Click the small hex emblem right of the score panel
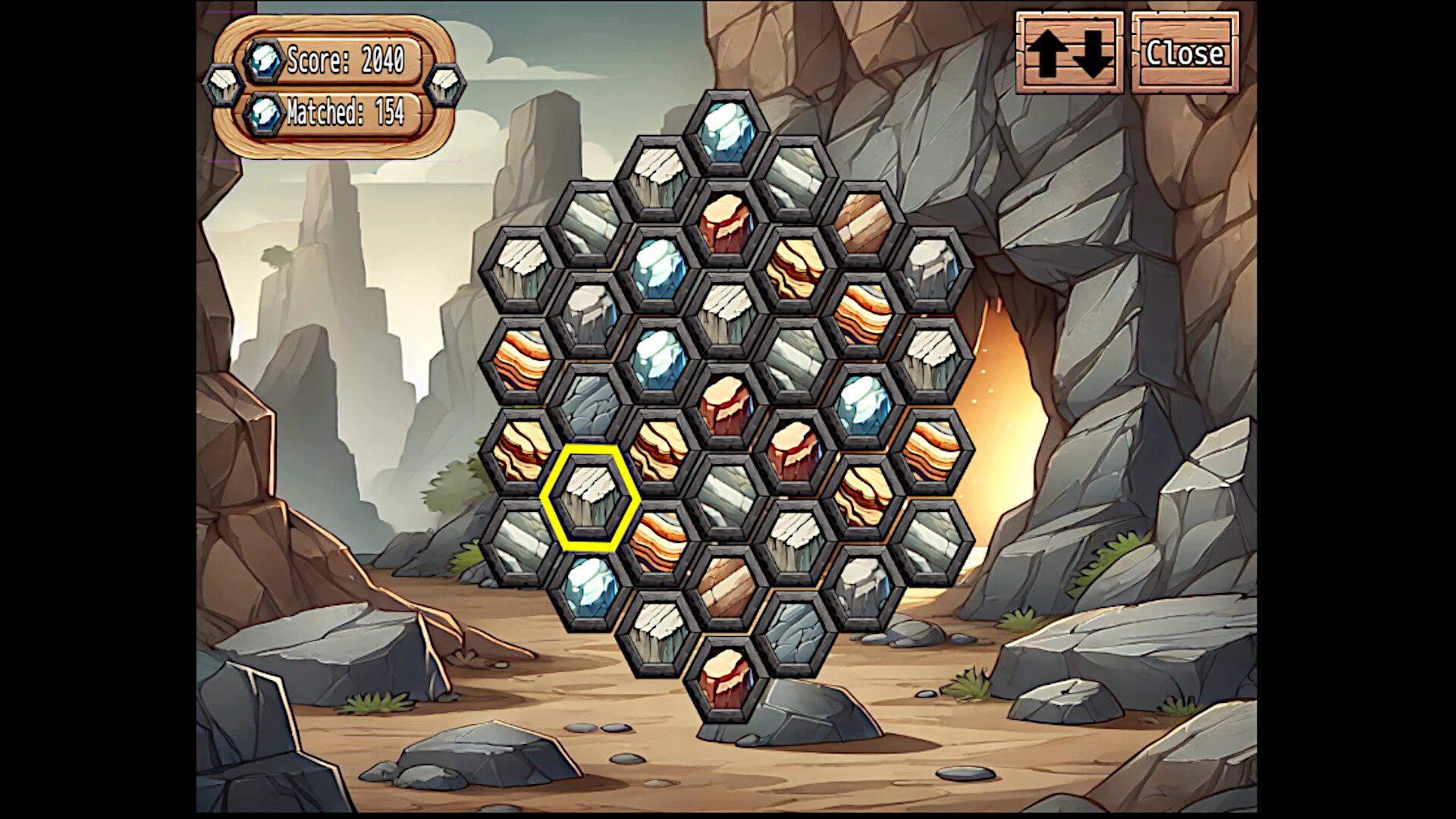 [447, 85]
